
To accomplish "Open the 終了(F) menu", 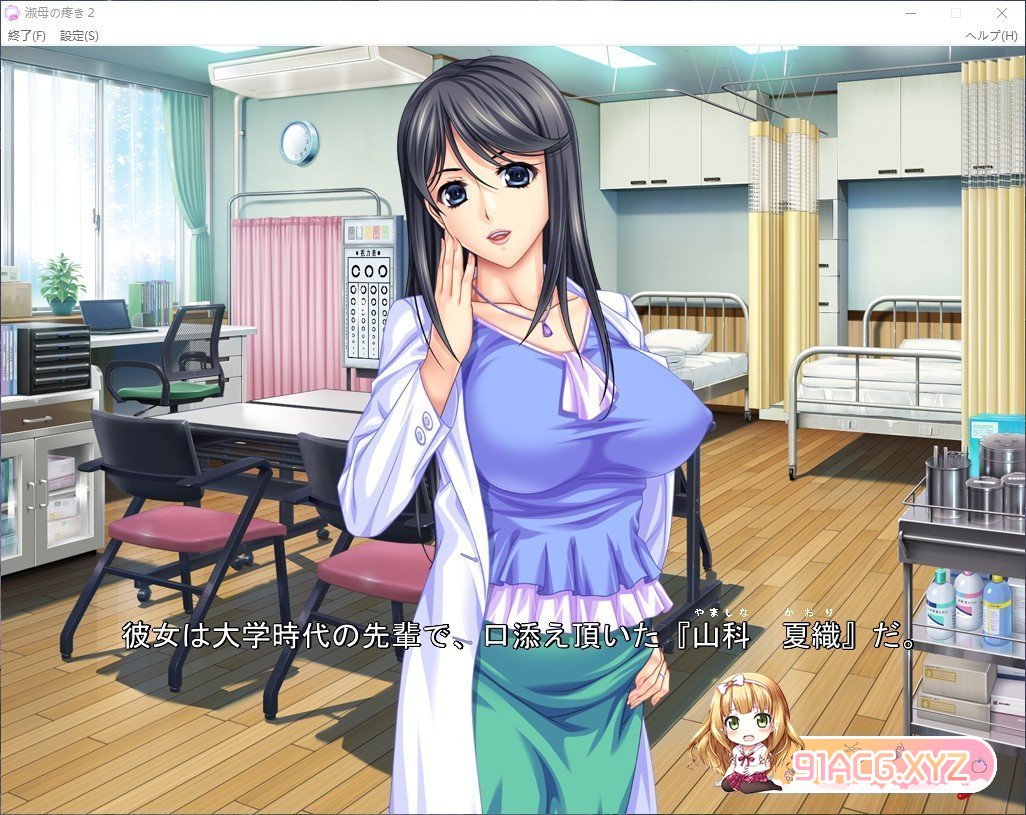I will pos(27,35).
